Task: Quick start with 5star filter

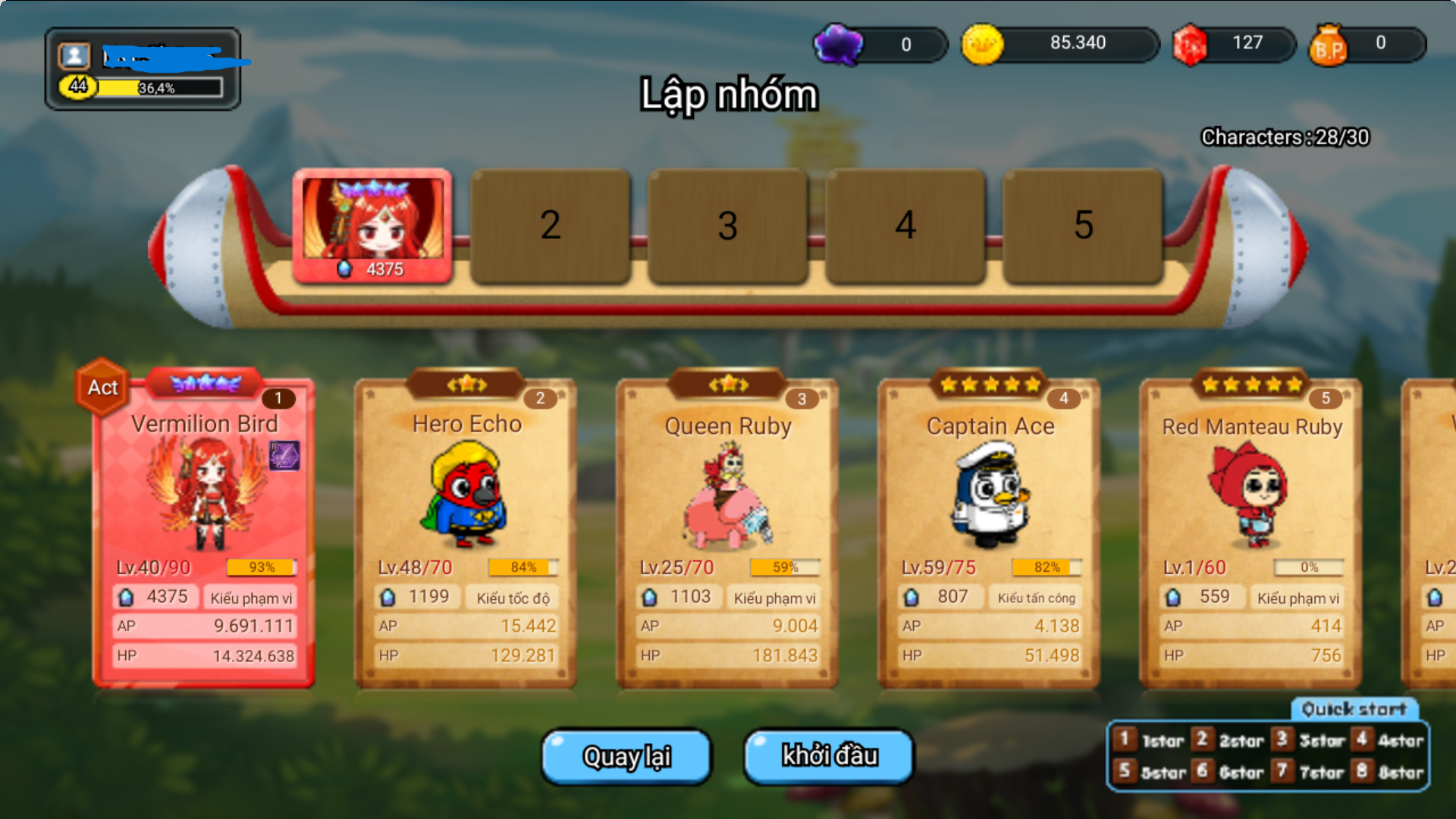Action: coord(1150,772)
